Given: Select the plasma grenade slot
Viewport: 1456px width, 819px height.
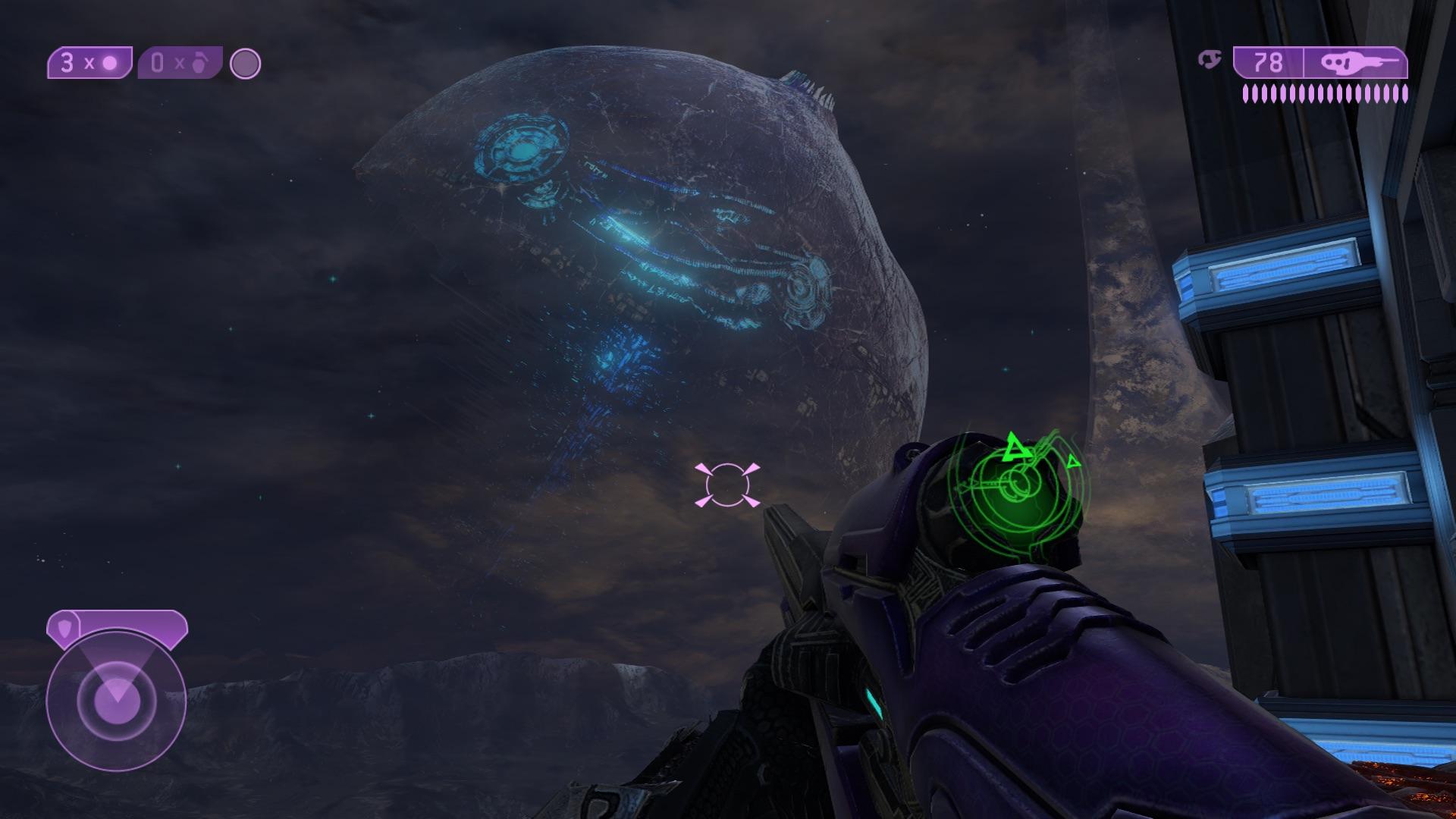Looking at the screenshot, I should (89, 63).
